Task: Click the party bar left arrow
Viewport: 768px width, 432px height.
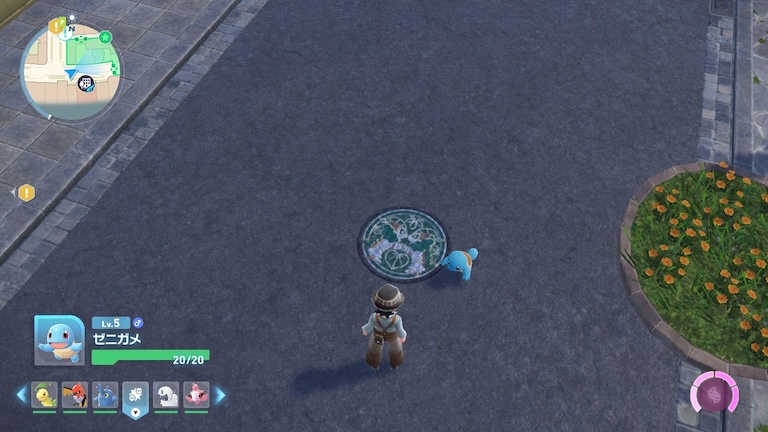Action: [x=21, y=395]
